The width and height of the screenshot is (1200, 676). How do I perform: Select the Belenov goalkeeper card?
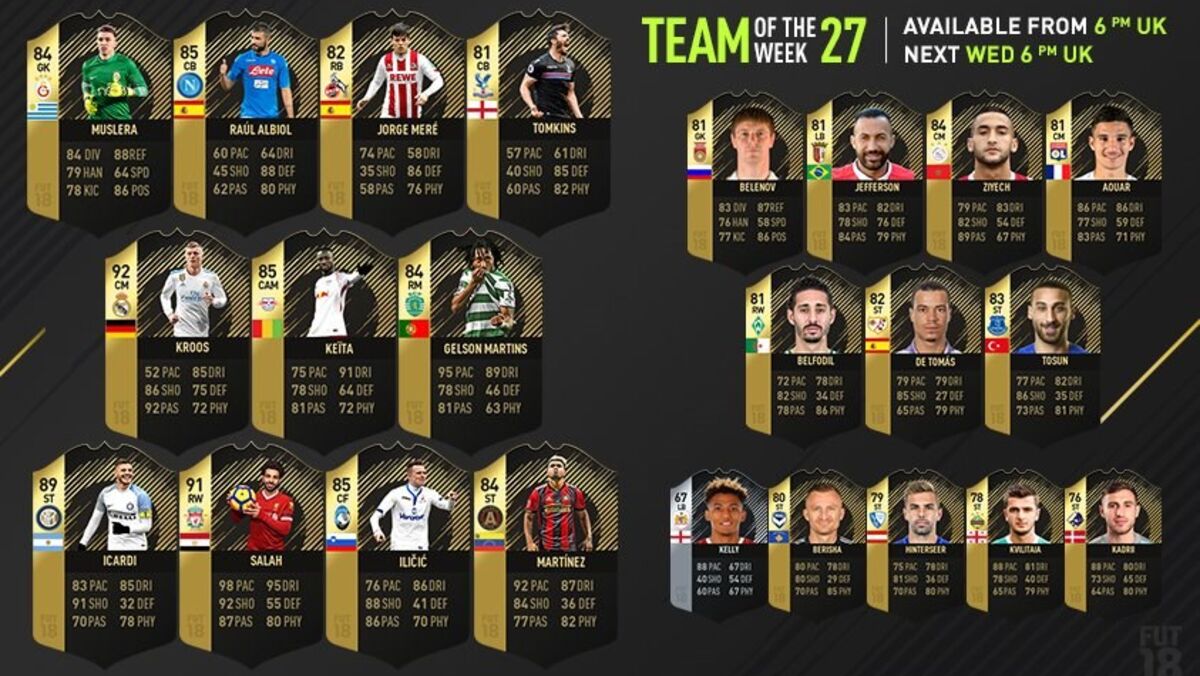(x=746, y=180)
